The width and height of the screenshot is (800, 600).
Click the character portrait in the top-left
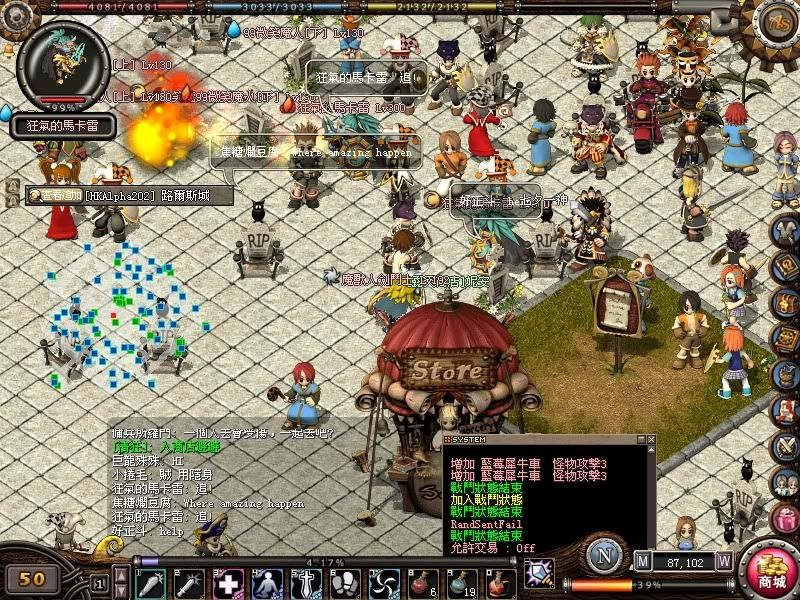point(63,63)
